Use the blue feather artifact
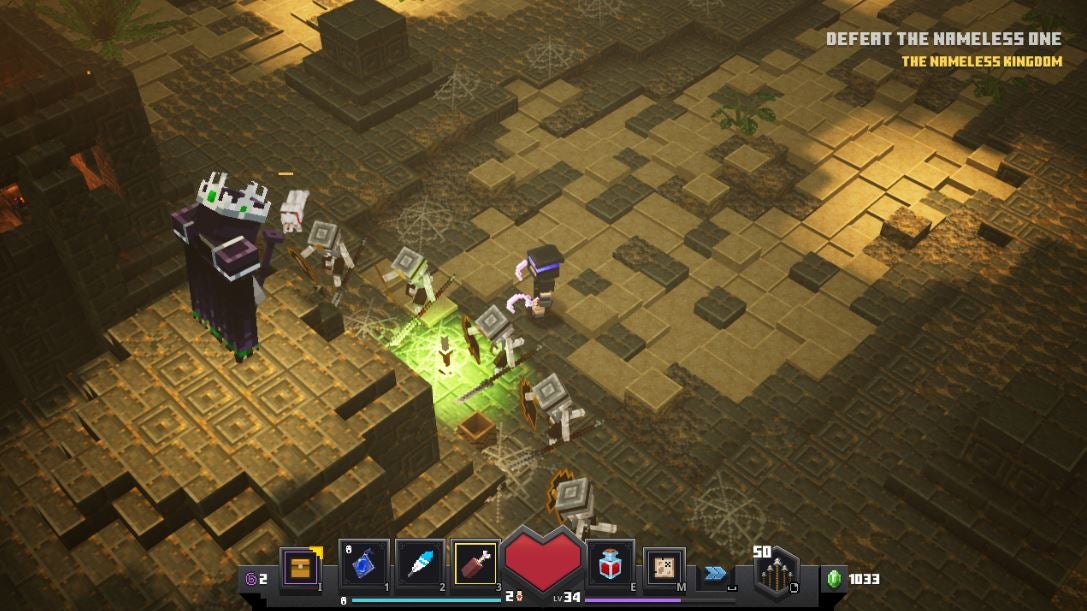The width and height of the screenshot is (1087, 611). coord(419,565)
